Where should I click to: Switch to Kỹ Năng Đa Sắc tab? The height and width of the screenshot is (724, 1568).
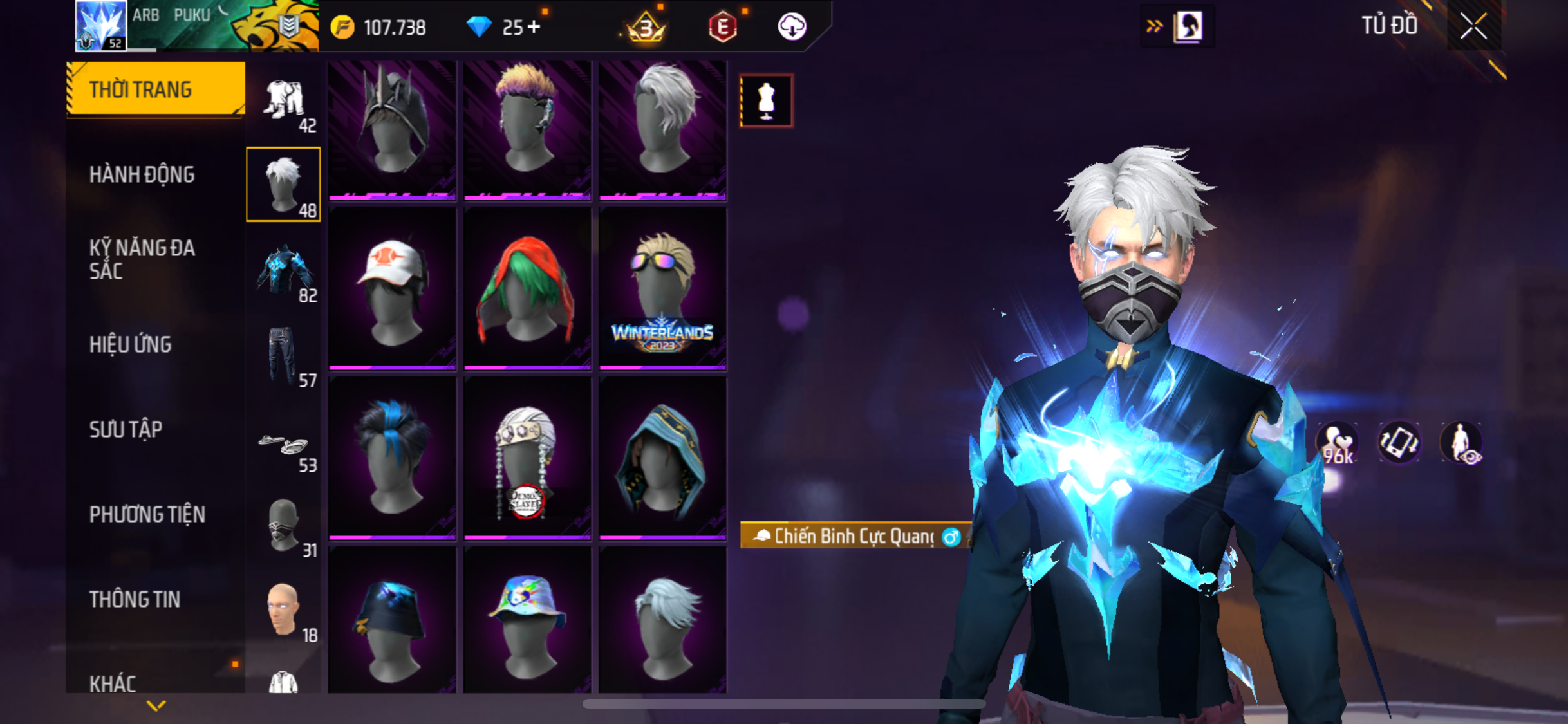tap(142, 259)
